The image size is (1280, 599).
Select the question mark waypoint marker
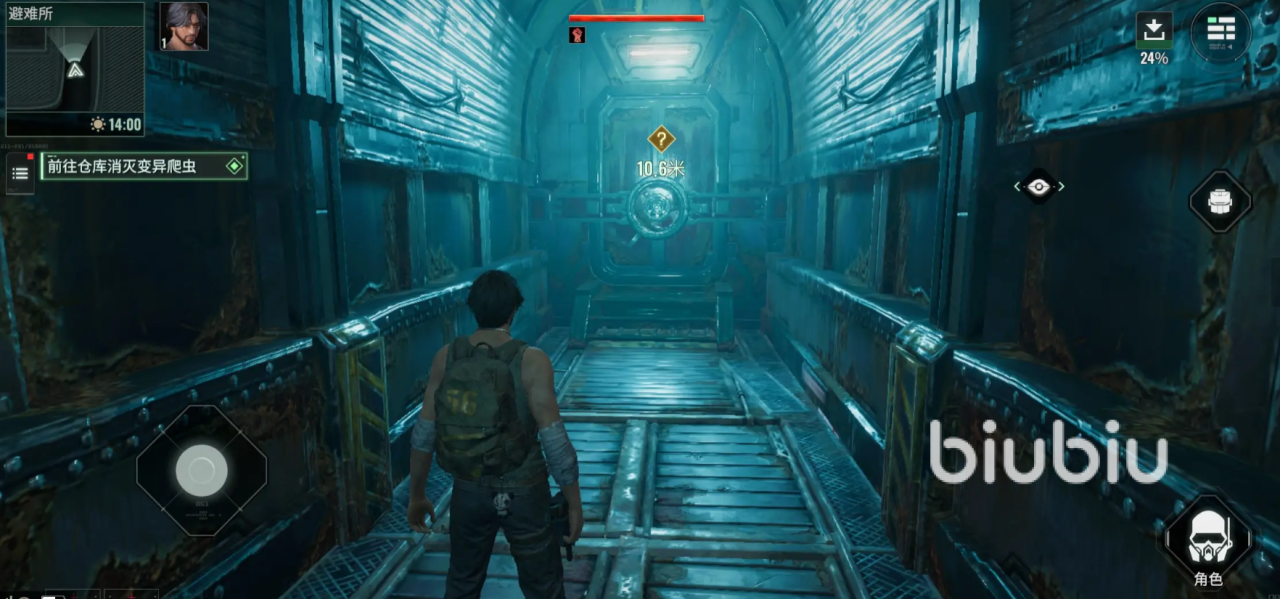(661, 139)
